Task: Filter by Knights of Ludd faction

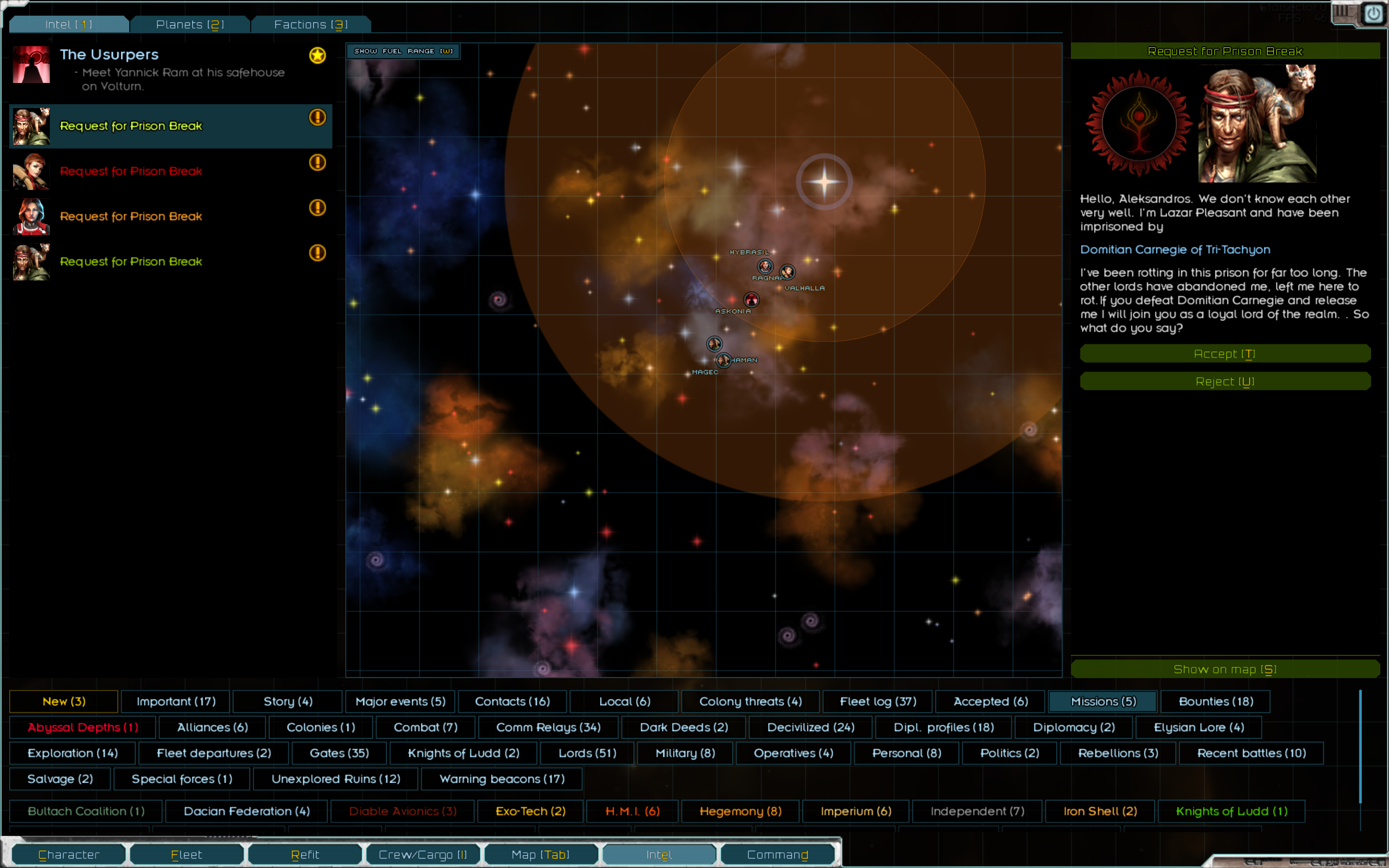Action: tap(1231, 810)
